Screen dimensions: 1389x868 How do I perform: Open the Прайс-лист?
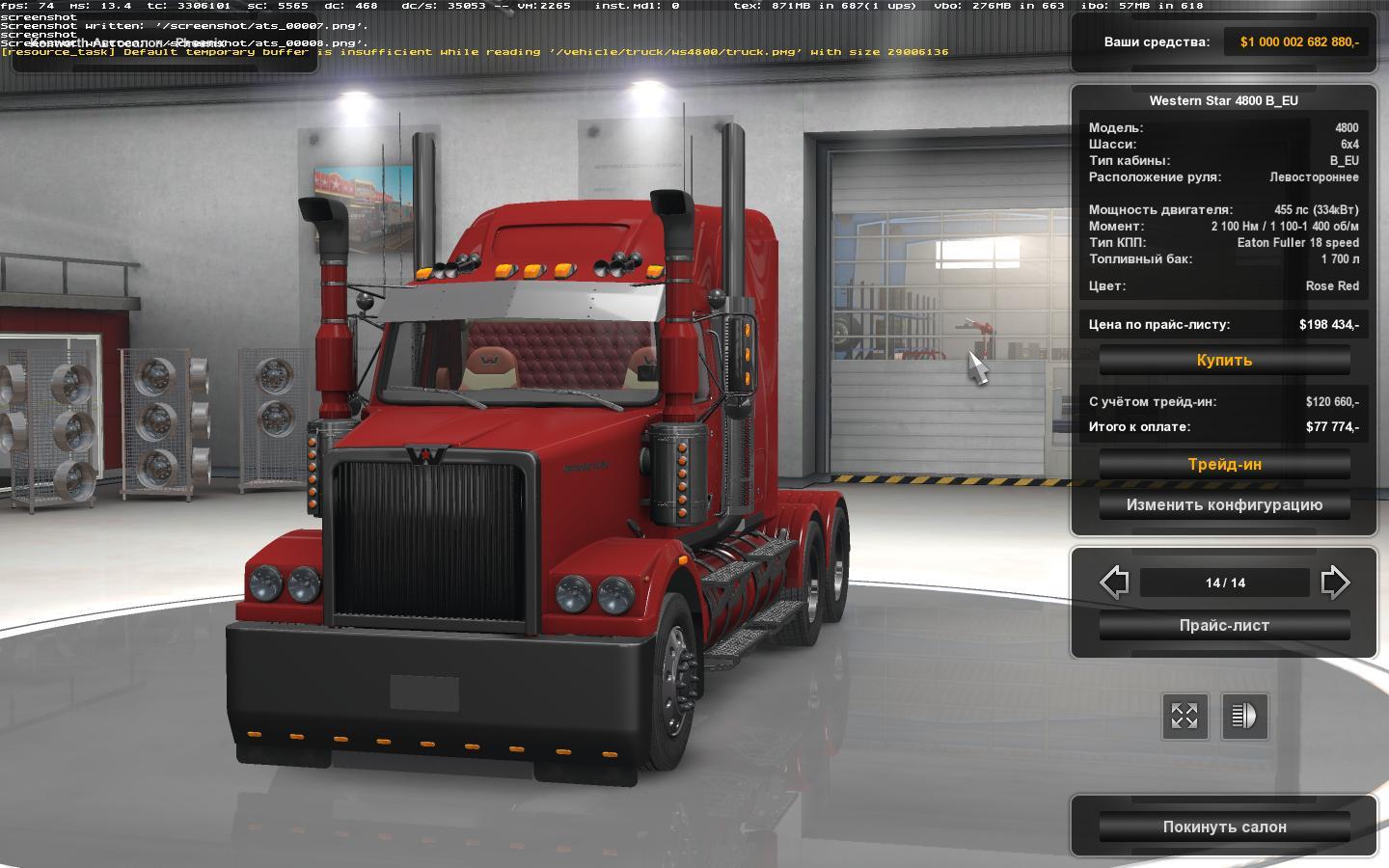(1224, 626)
